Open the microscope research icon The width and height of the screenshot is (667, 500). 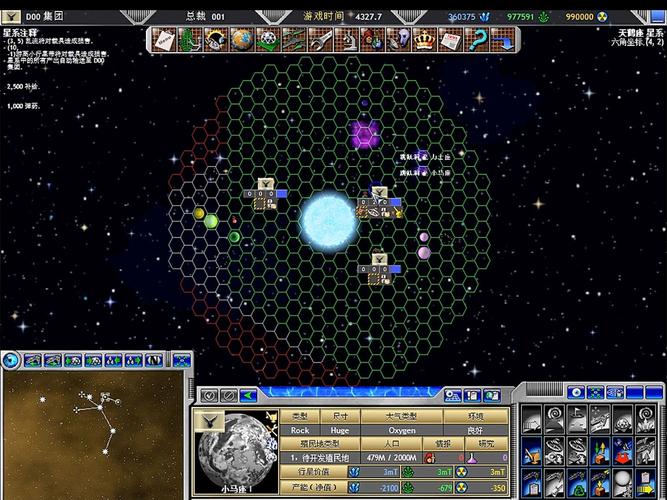[x=345, y=39]
